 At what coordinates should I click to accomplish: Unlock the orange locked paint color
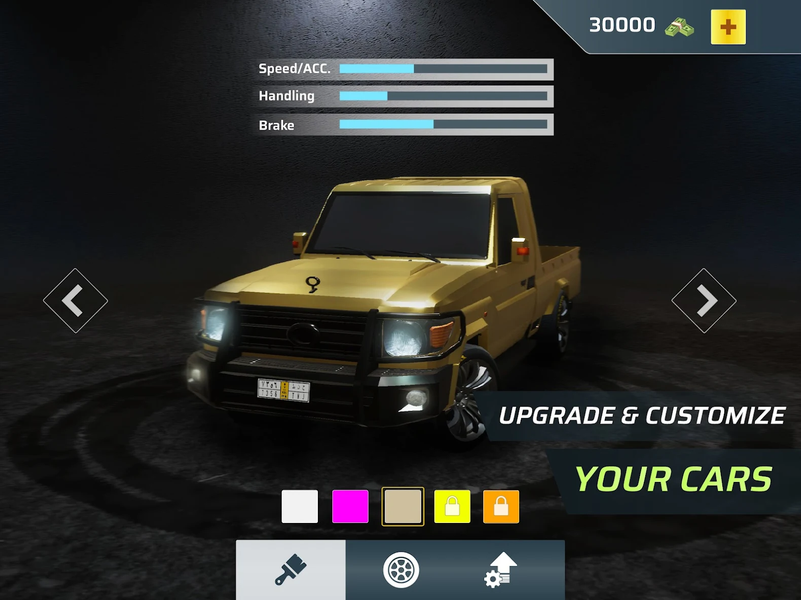point(501,506)
